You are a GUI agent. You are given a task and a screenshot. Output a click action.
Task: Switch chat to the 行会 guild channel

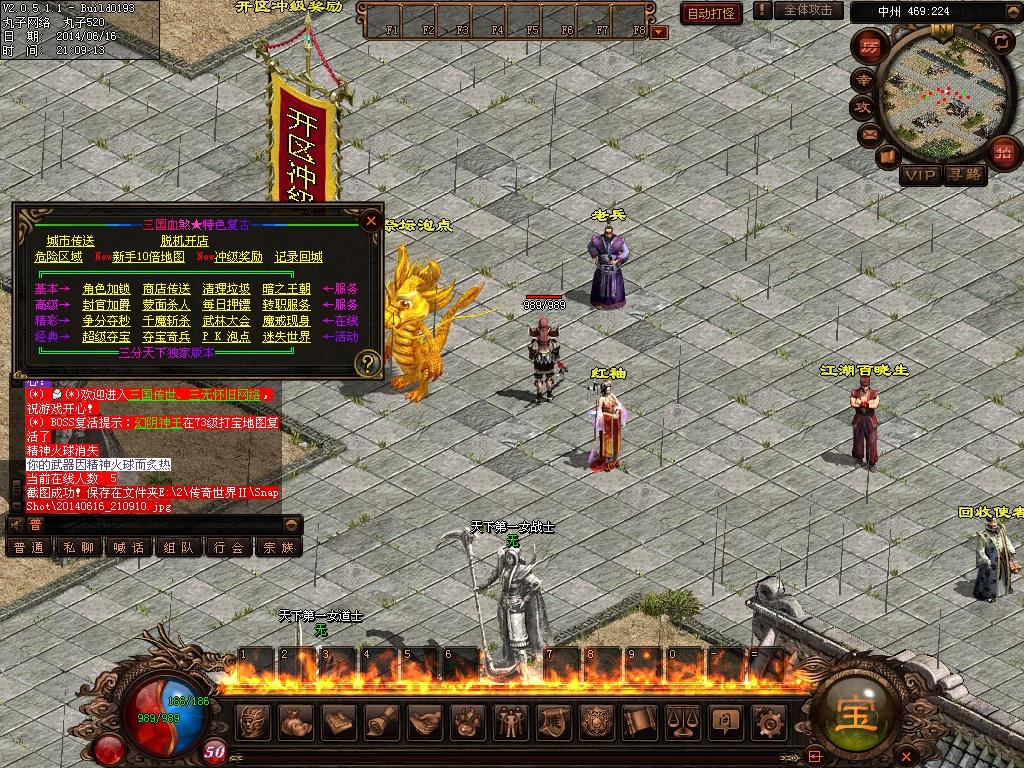click(229, 547)
